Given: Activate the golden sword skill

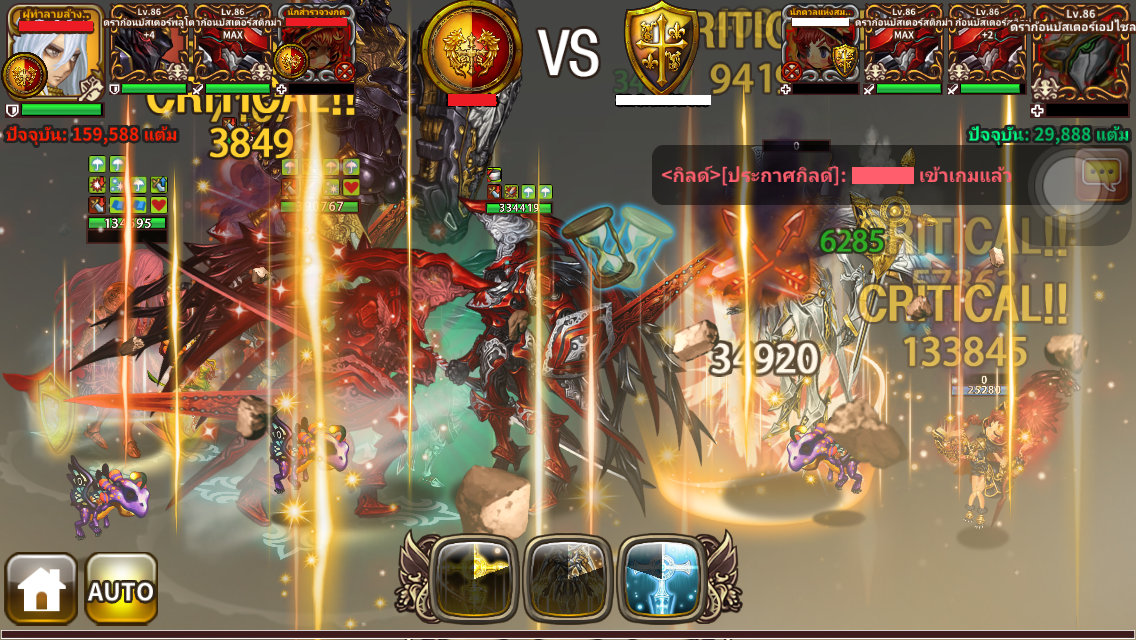Looking at the screenshot, I should [473, 578].
